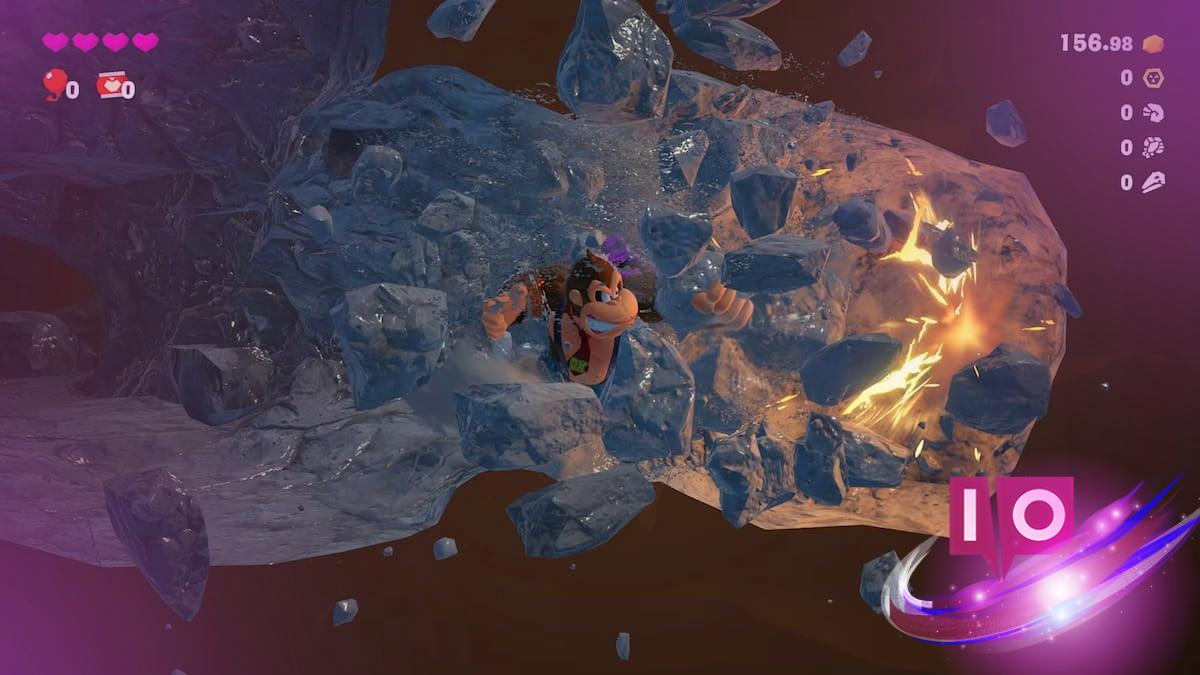Click the orange gold nugget icon
This screenshot has width=1200, height=675.
coord(1152,43)
